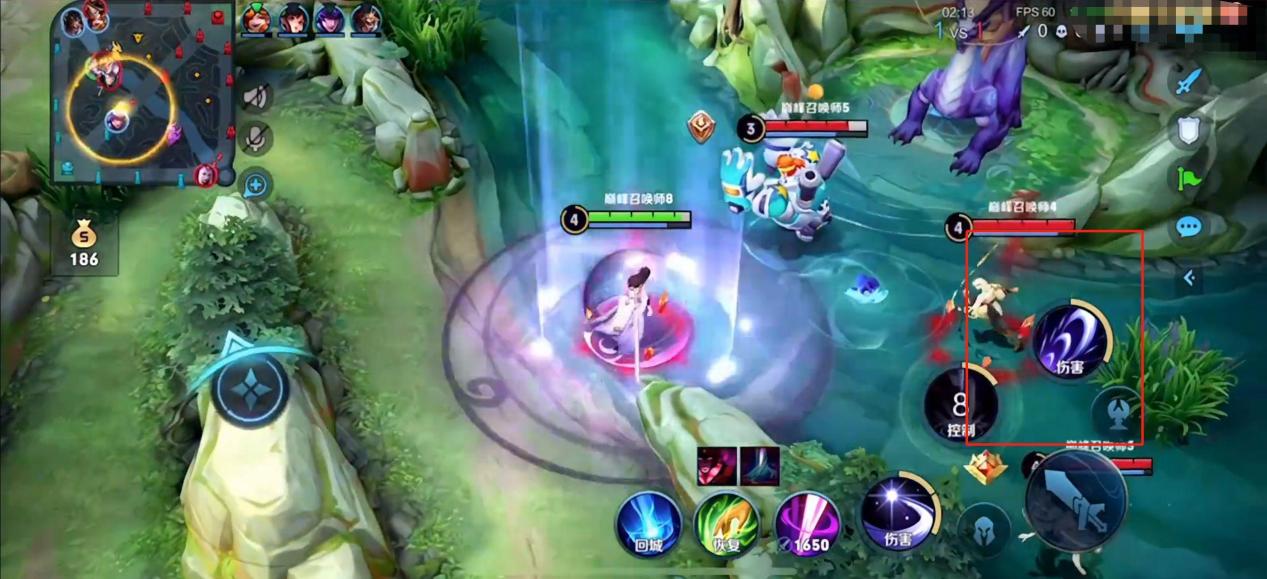Open the blue chat bubble messages
Viewport: 1267px width, 579px height.
1188,228
